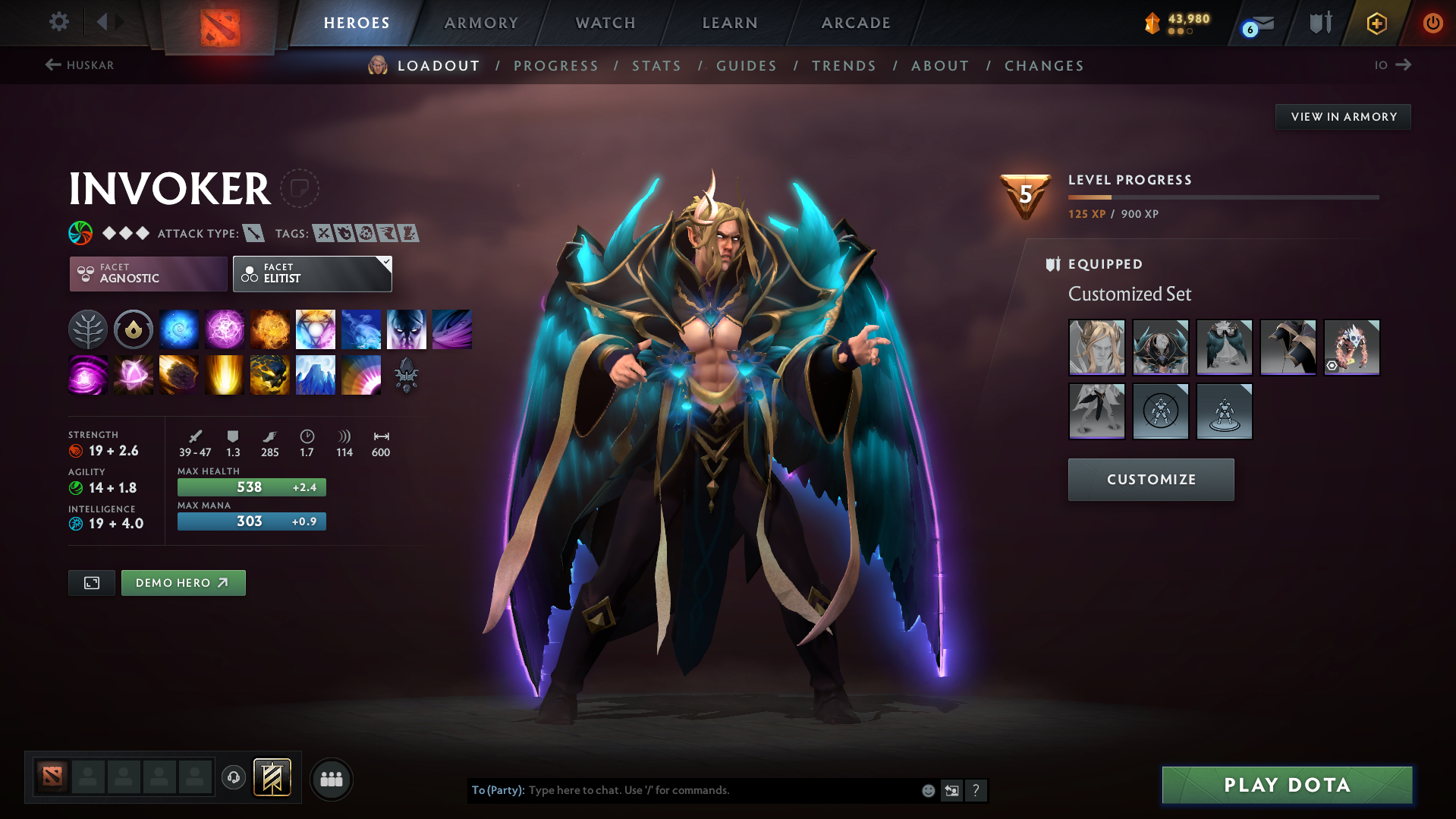1456x819 pixels.
Task: Select the Exort ability icon
Action: tap(269, 329)
